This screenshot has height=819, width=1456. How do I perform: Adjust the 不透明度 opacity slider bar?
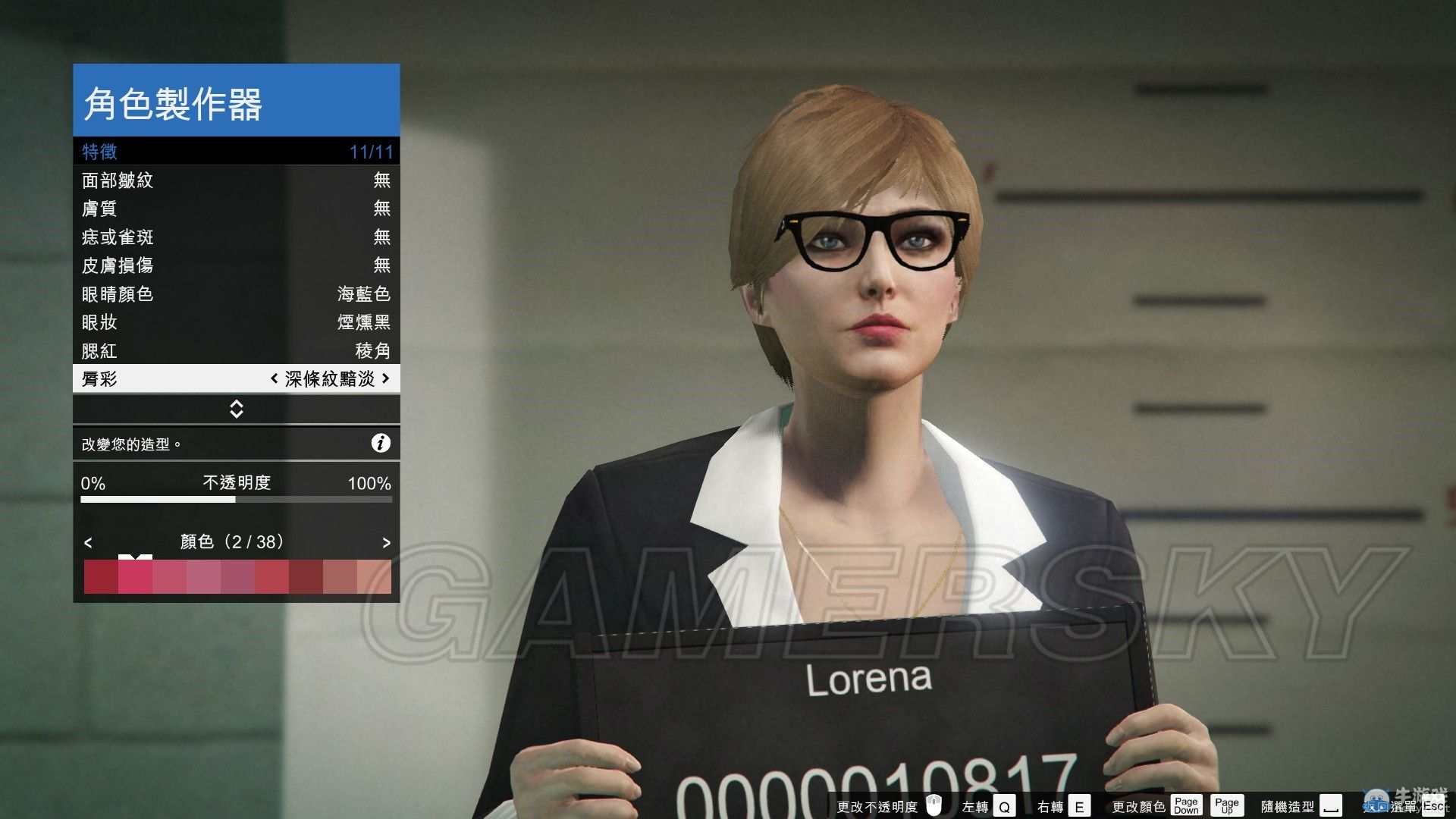coord(236,500)
